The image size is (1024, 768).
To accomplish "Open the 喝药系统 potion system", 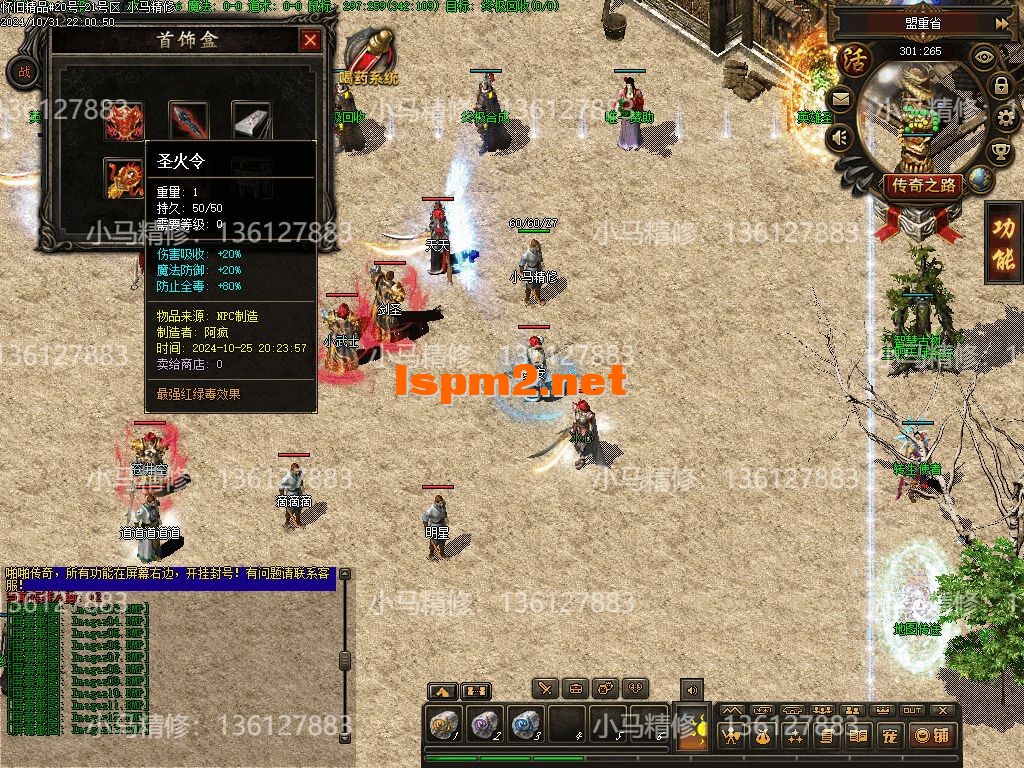I will [369, 58].
